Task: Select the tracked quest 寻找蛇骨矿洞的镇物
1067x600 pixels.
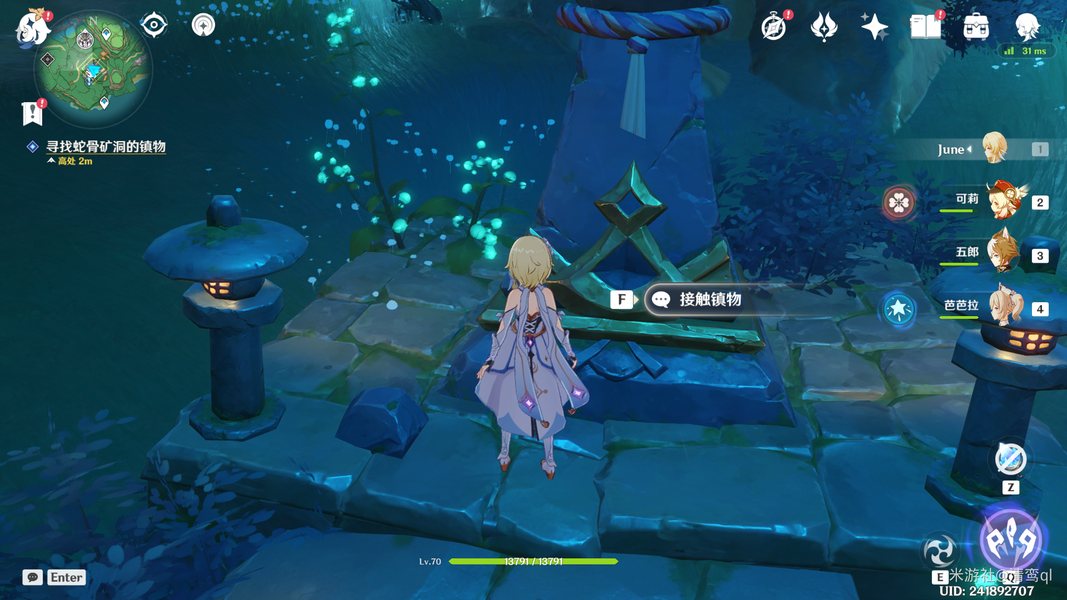Action: (104, 147)
